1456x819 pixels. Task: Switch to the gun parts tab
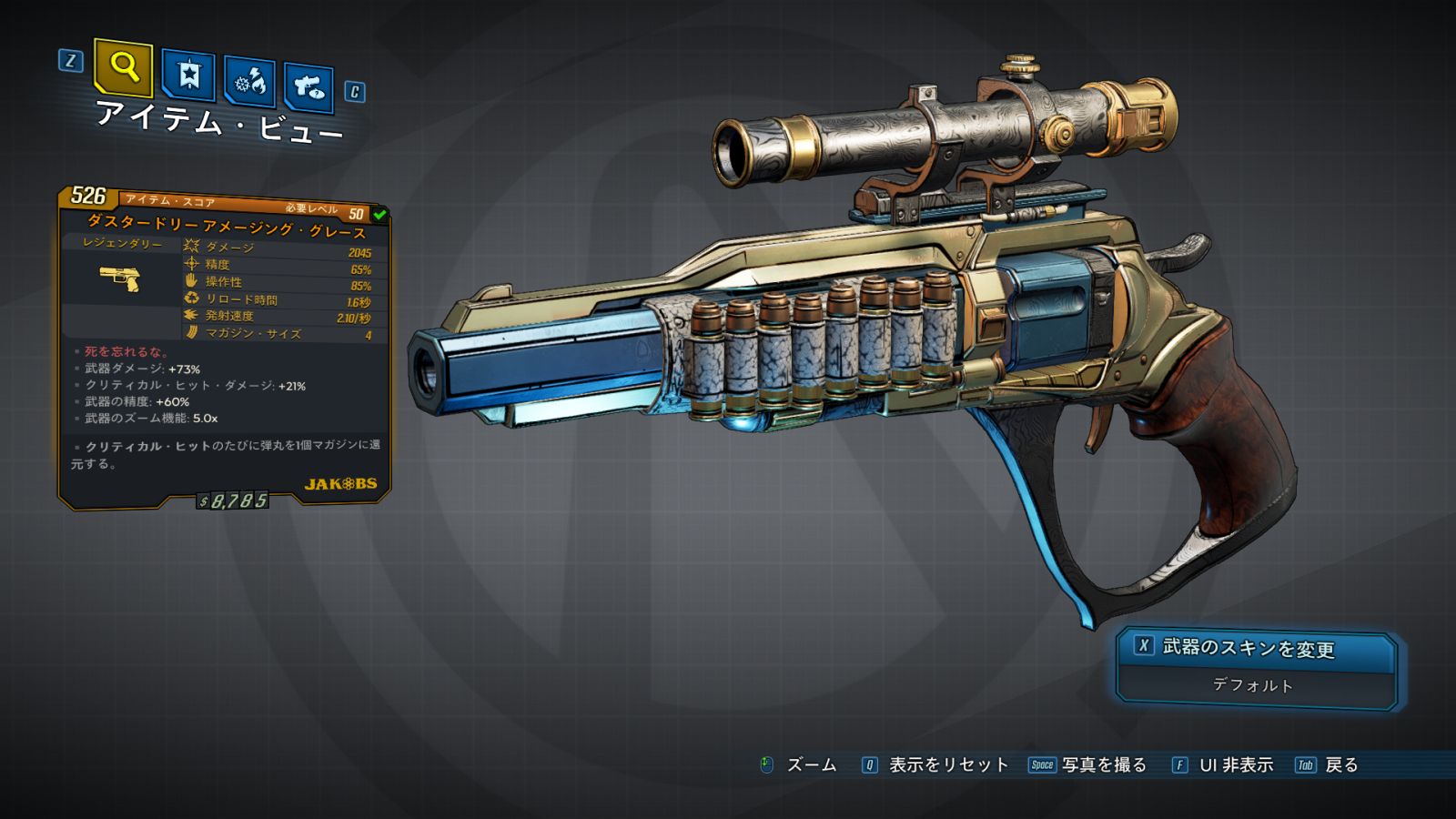(x=308, y=88)
